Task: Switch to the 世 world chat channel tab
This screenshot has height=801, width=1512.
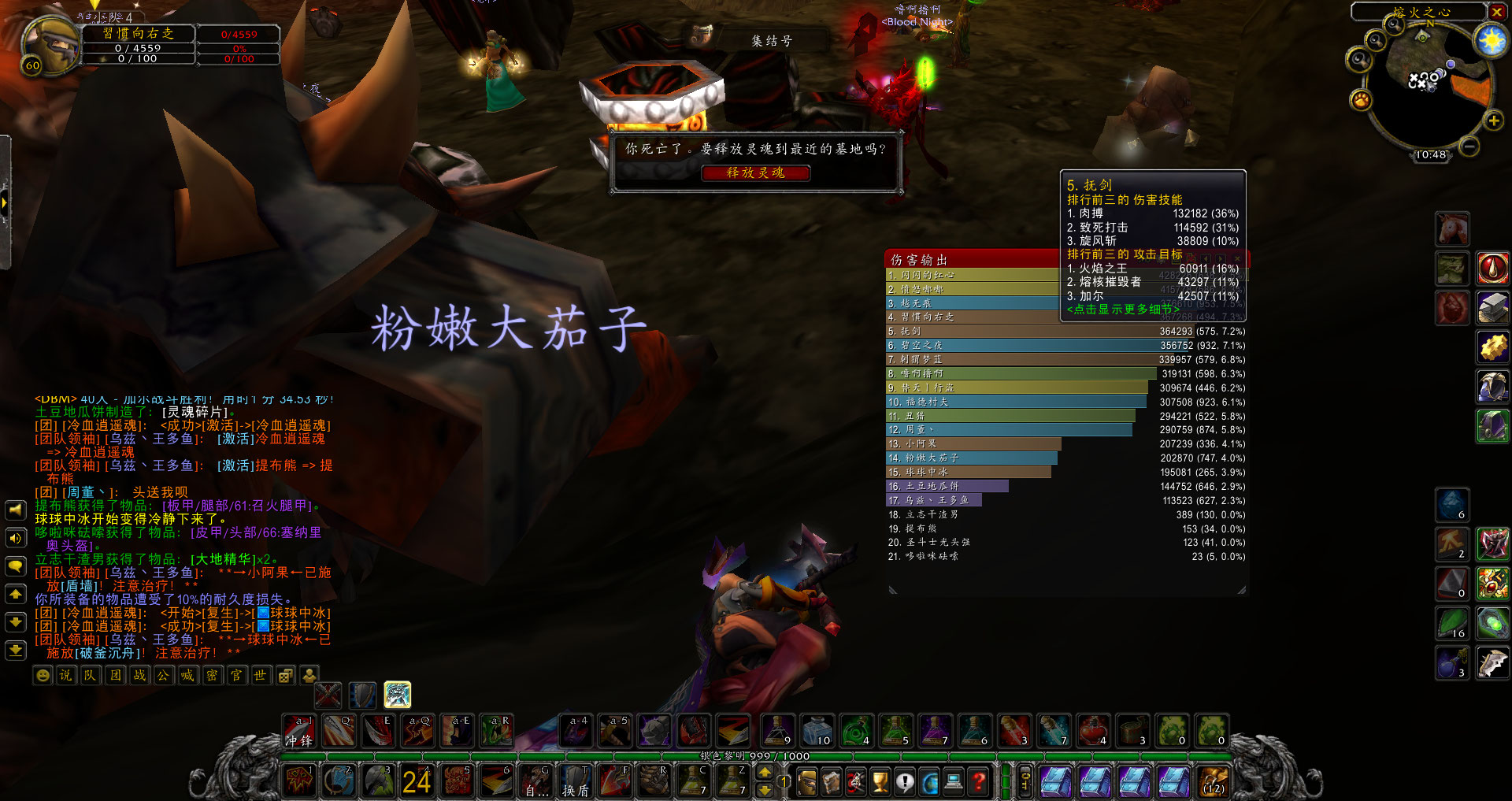Action: tap(260, 675)
